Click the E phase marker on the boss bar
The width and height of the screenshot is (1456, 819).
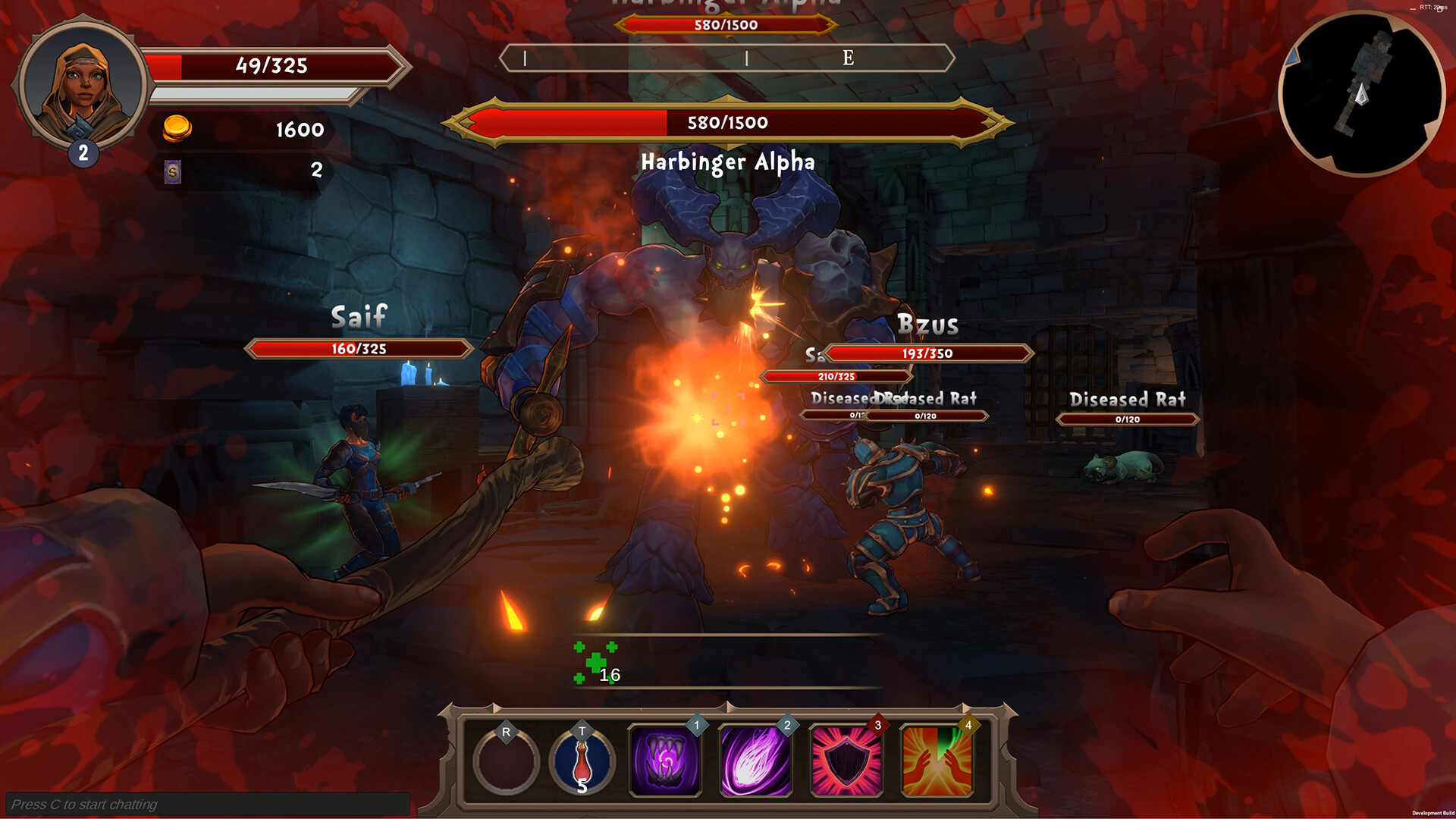[x=849, y=57]
